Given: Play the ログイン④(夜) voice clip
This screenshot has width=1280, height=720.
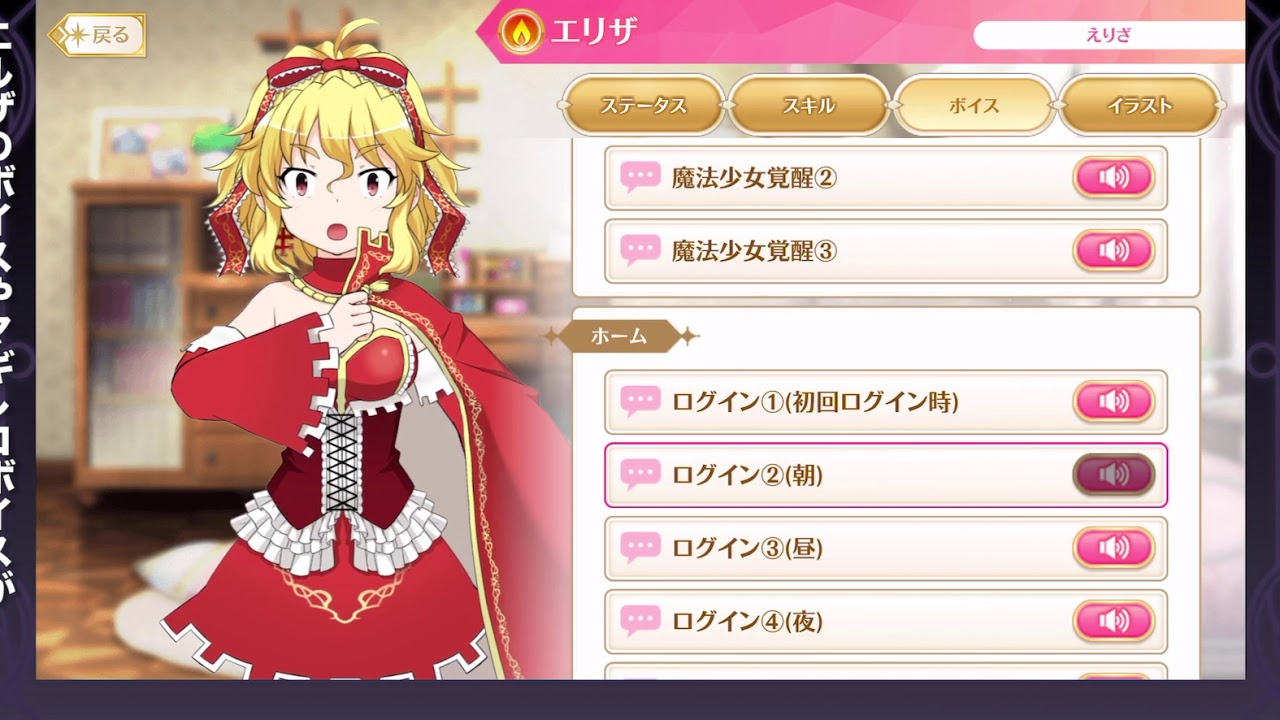Looking at the screenshot, I should tap(1113, 621).
